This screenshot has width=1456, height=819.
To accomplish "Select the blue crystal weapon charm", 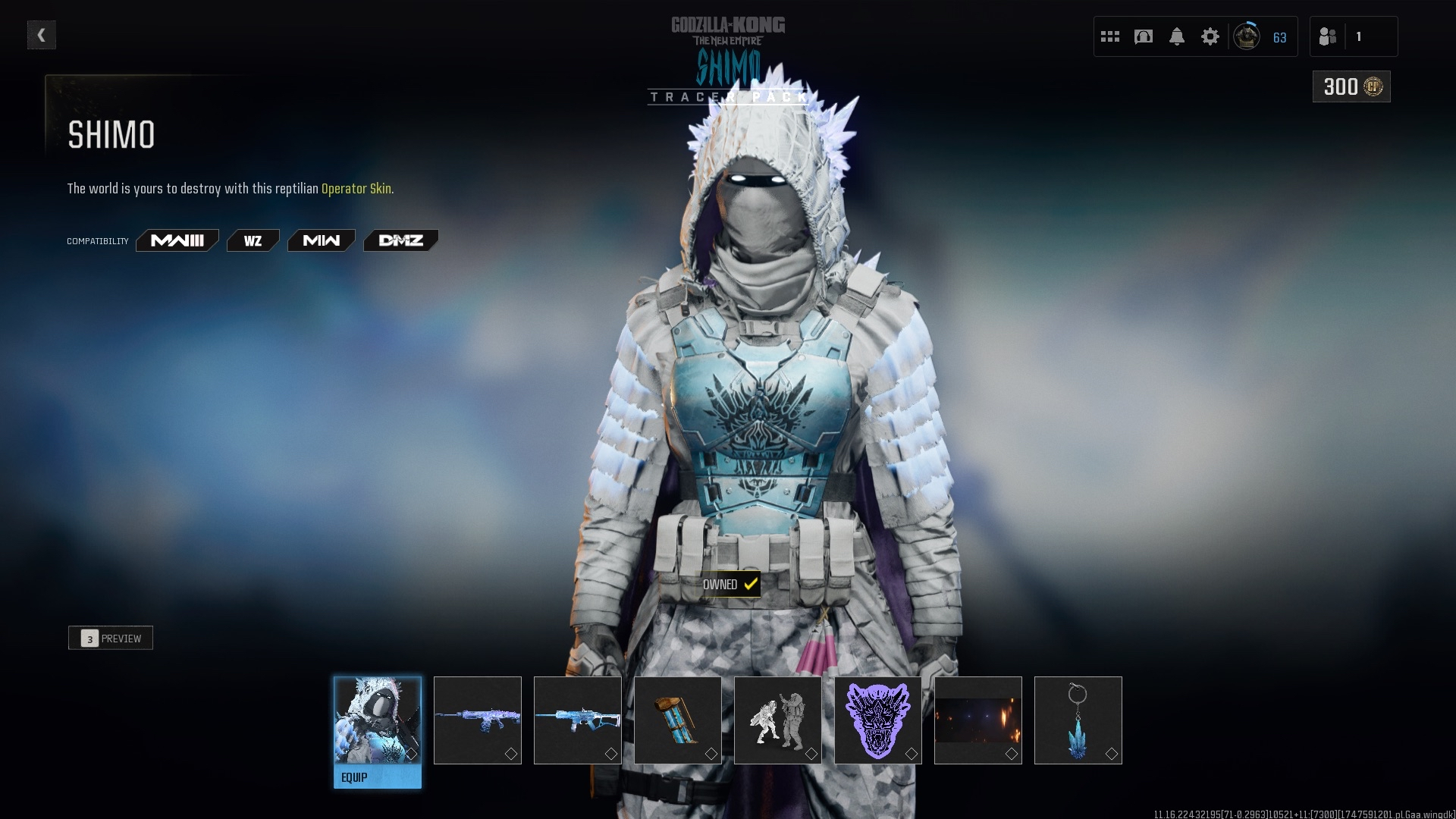I will coord(1078,720).
